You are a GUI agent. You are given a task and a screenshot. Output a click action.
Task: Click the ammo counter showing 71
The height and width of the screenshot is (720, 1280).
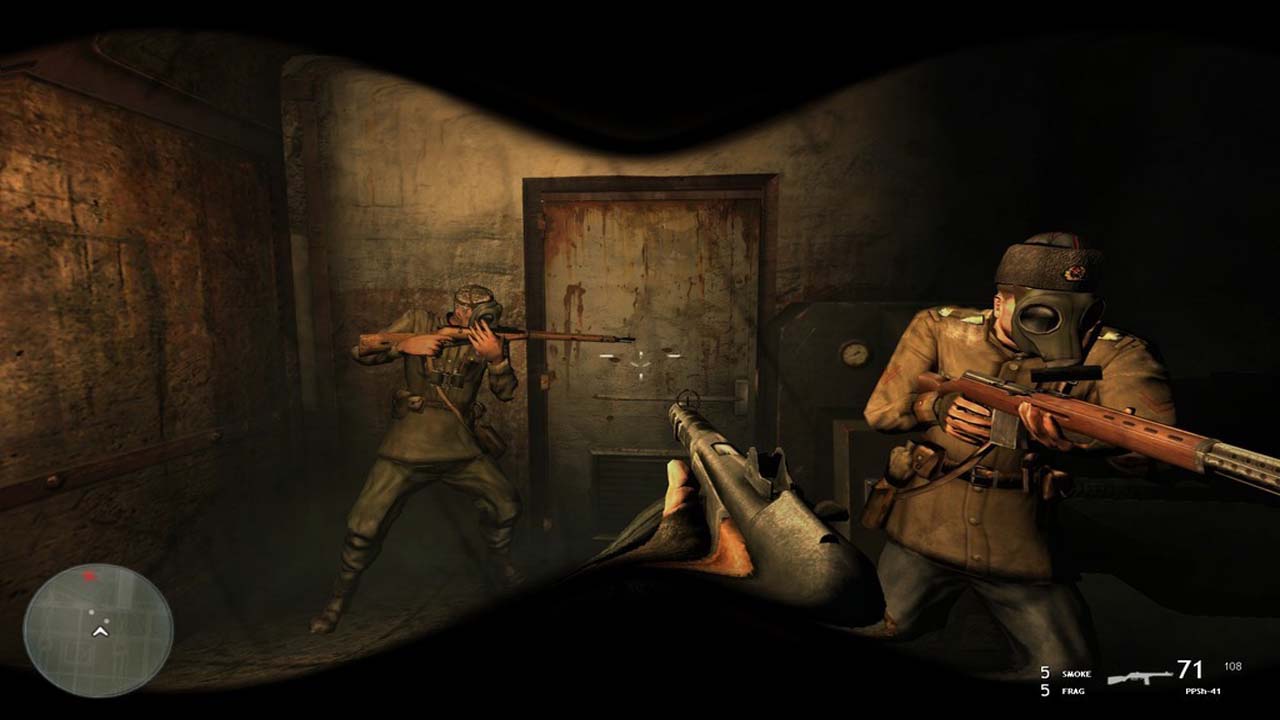click(1191, 669)
